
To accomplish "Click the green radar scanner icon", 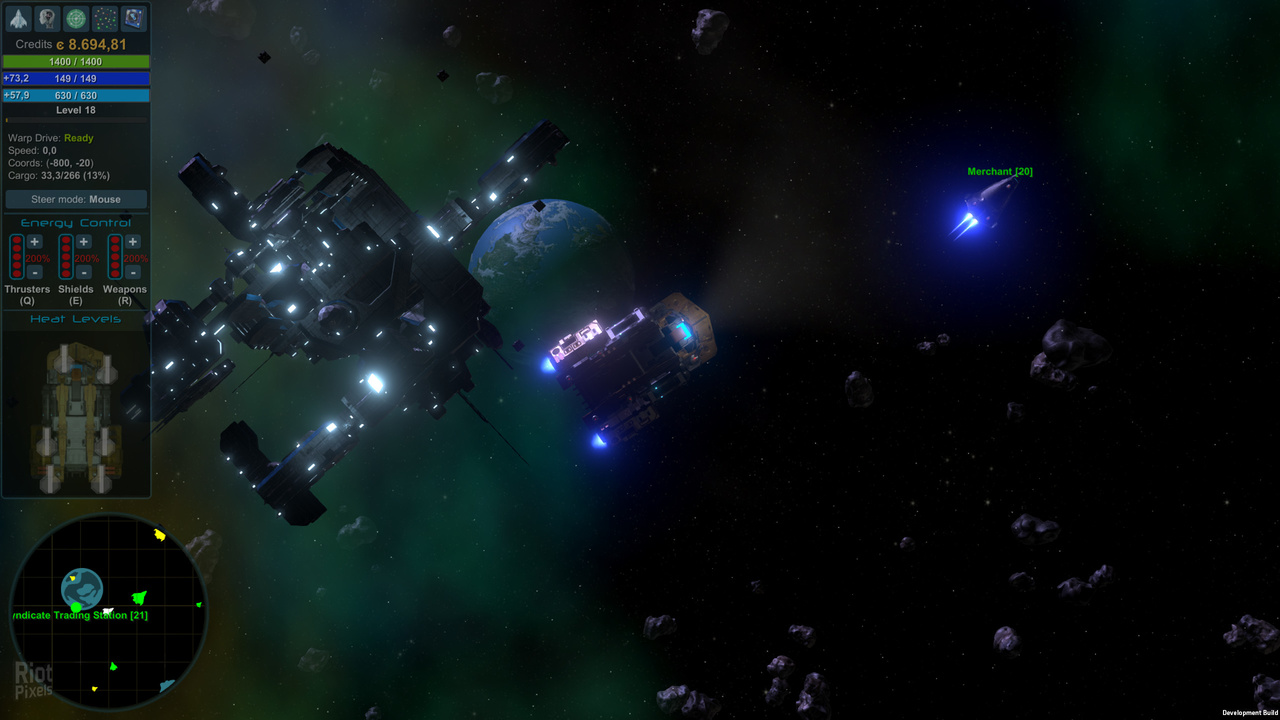I will tap(76, 19).
